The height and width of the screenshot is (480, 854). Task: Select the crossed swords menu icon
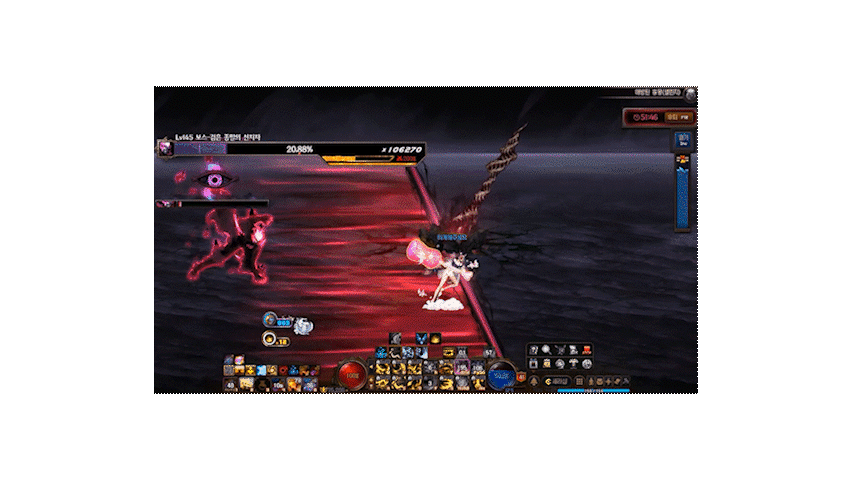tap(560, 349)
